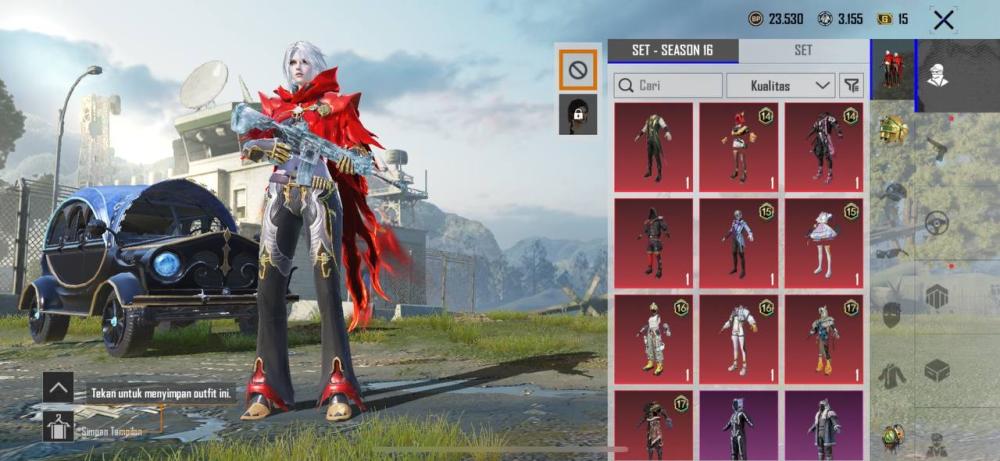Open the steering wheel vehicle category

tap(936, 222)
